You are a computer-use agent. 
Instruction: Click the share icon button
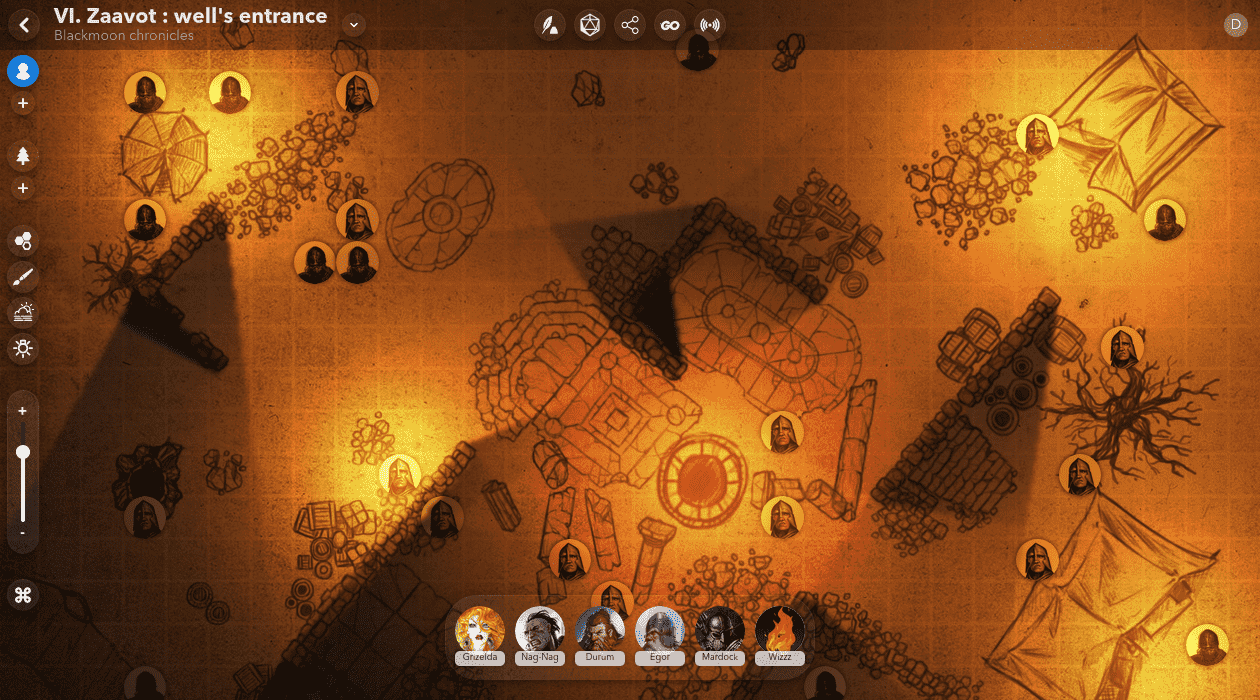pos(630,26)
